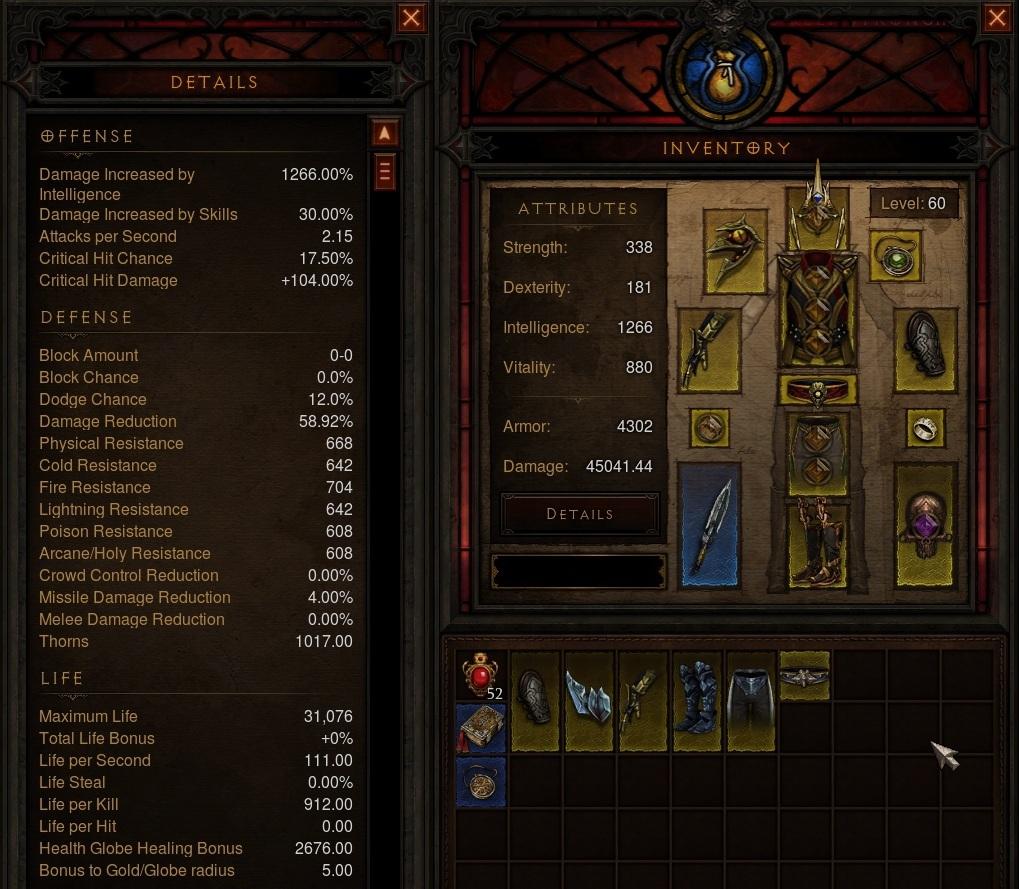Select the blue boots in the backpack
Viewport: 1019px width, 889px height.
click(x=697, y=701)
